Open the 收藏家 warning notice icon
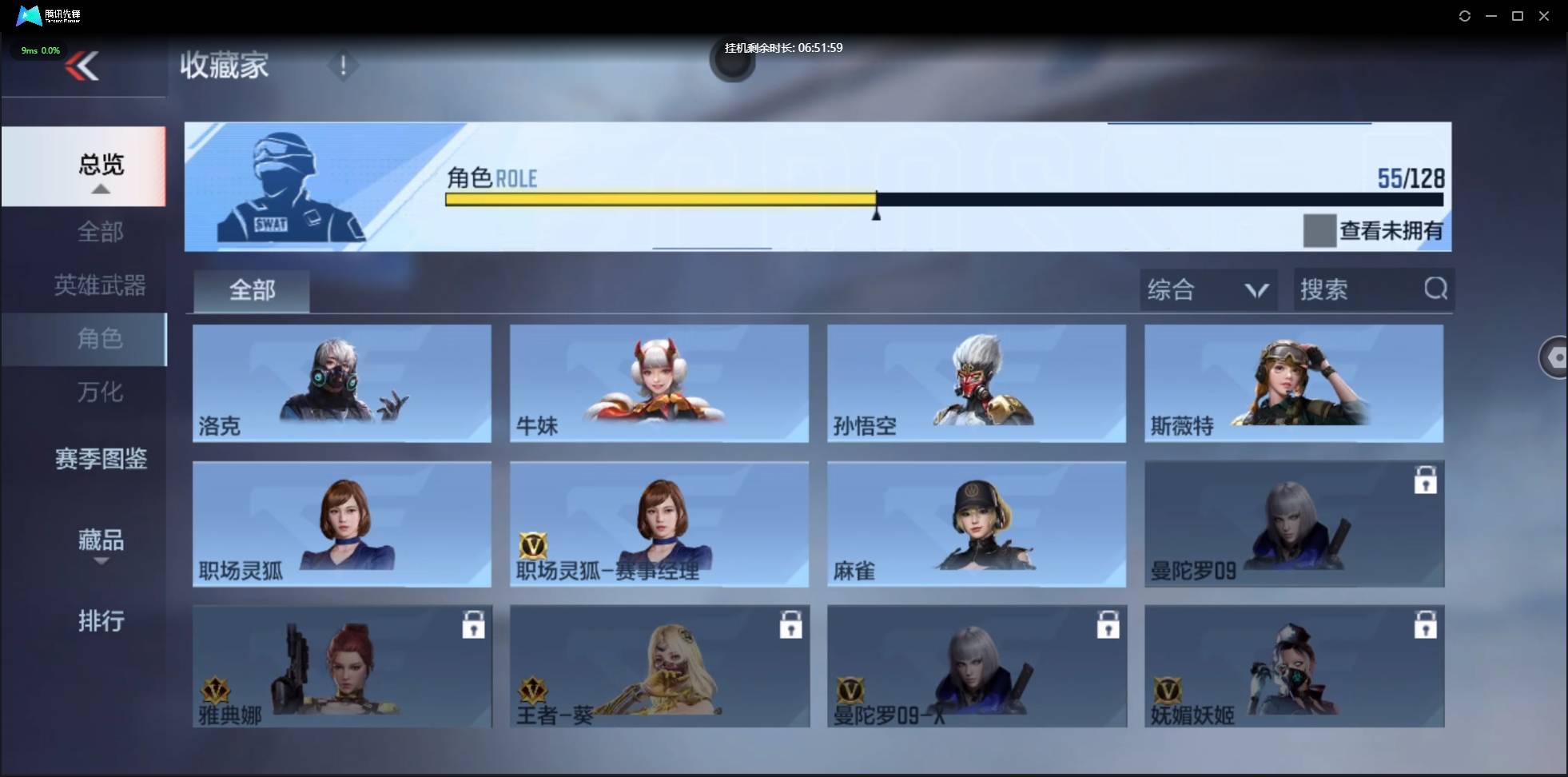This screenshot has width=1568, height=777. coord(344,66)
